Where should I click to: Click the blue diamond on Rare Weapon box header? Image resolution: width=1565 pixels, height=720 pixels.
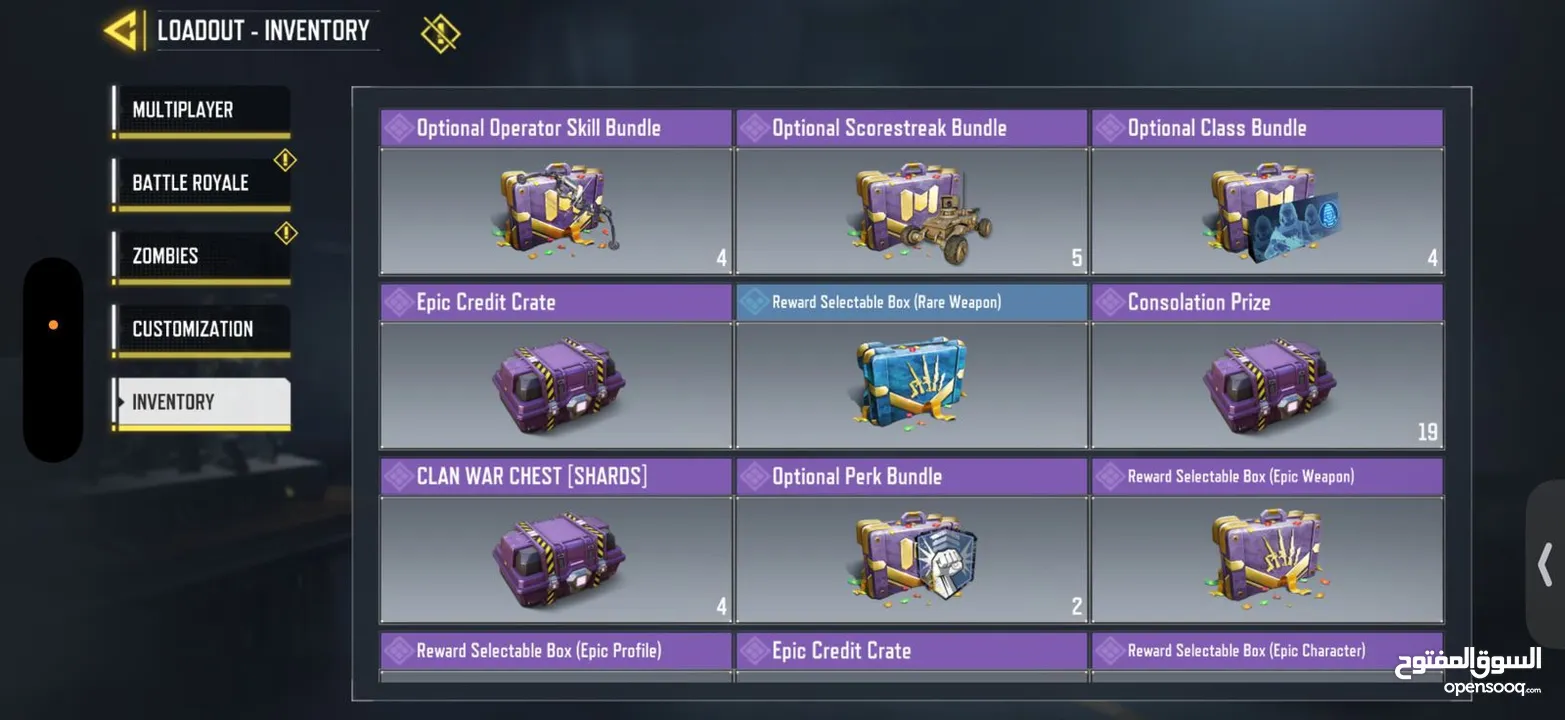pyautogui.click(x=754, y=301)
